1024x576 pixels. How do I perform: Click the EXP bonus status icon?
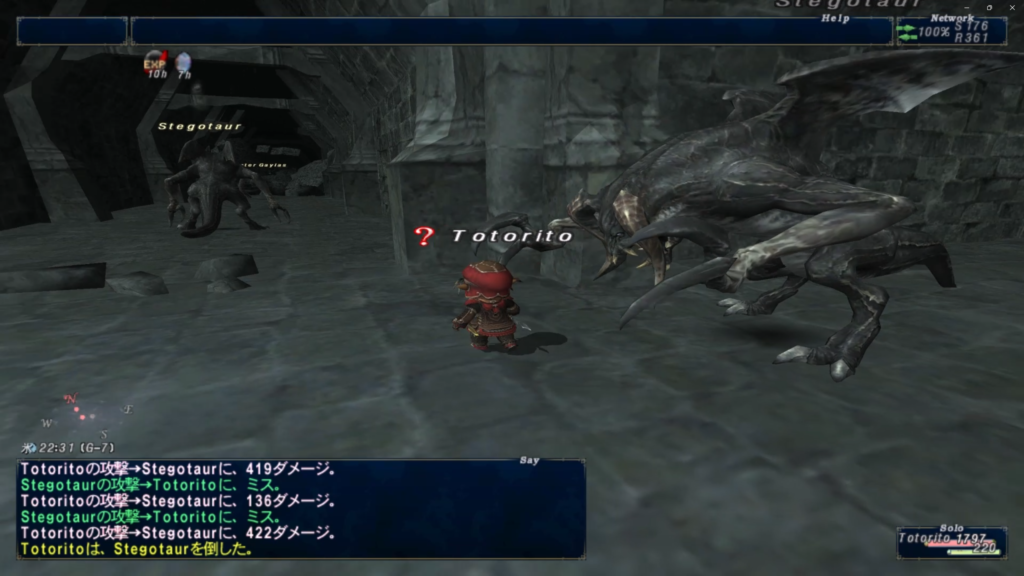(155, 62)
